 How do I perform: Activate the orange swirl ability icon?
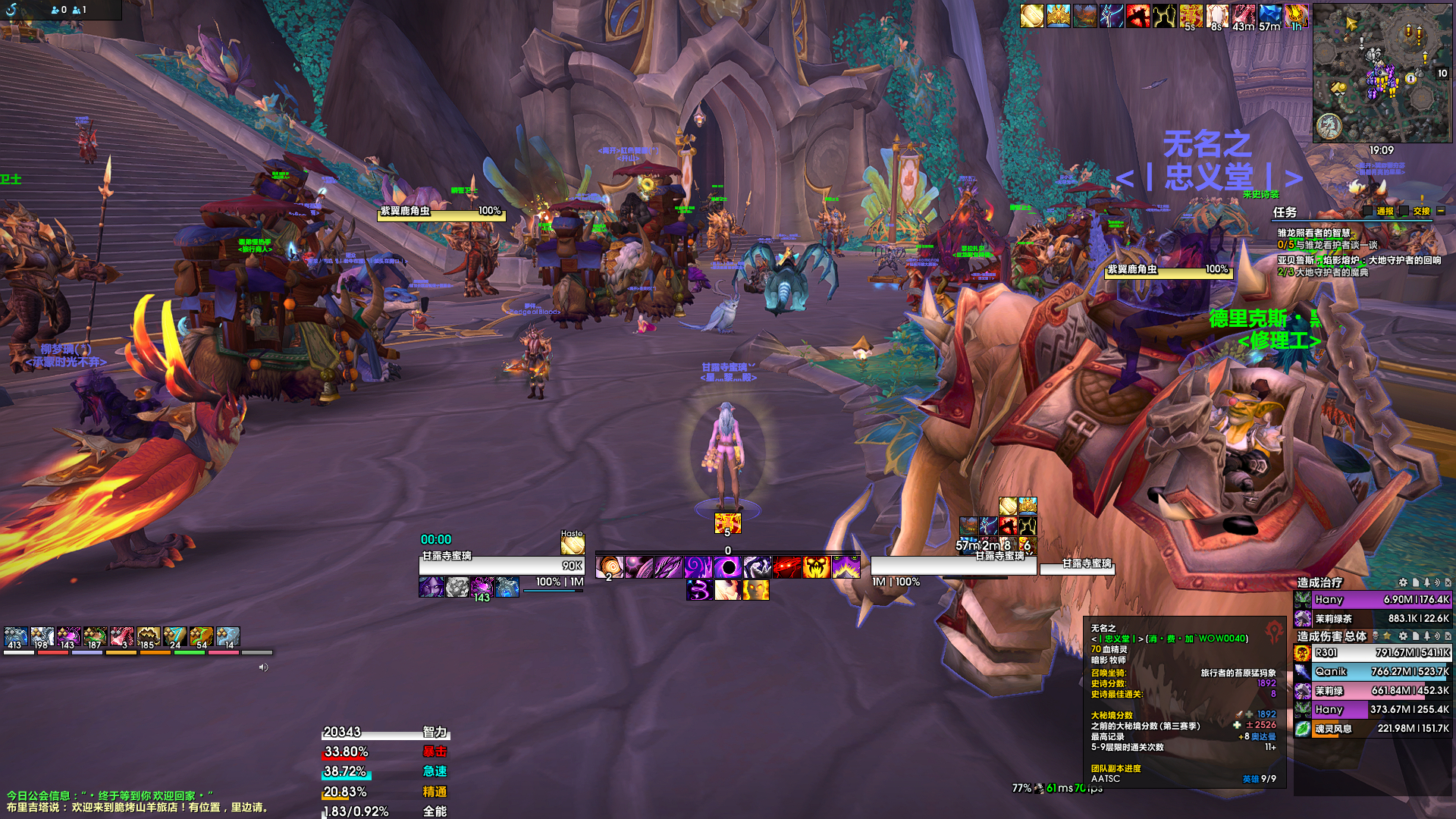coord(610,567)
